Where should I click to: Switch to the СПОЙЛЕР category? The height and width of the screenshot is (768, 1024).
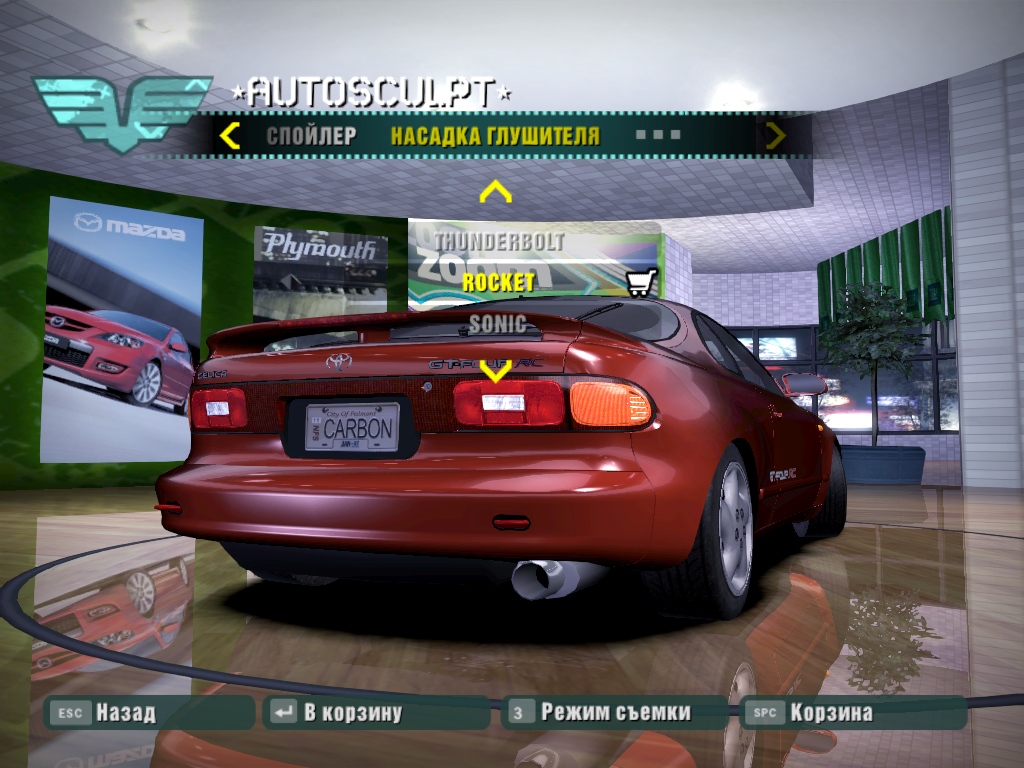[311, 136]
